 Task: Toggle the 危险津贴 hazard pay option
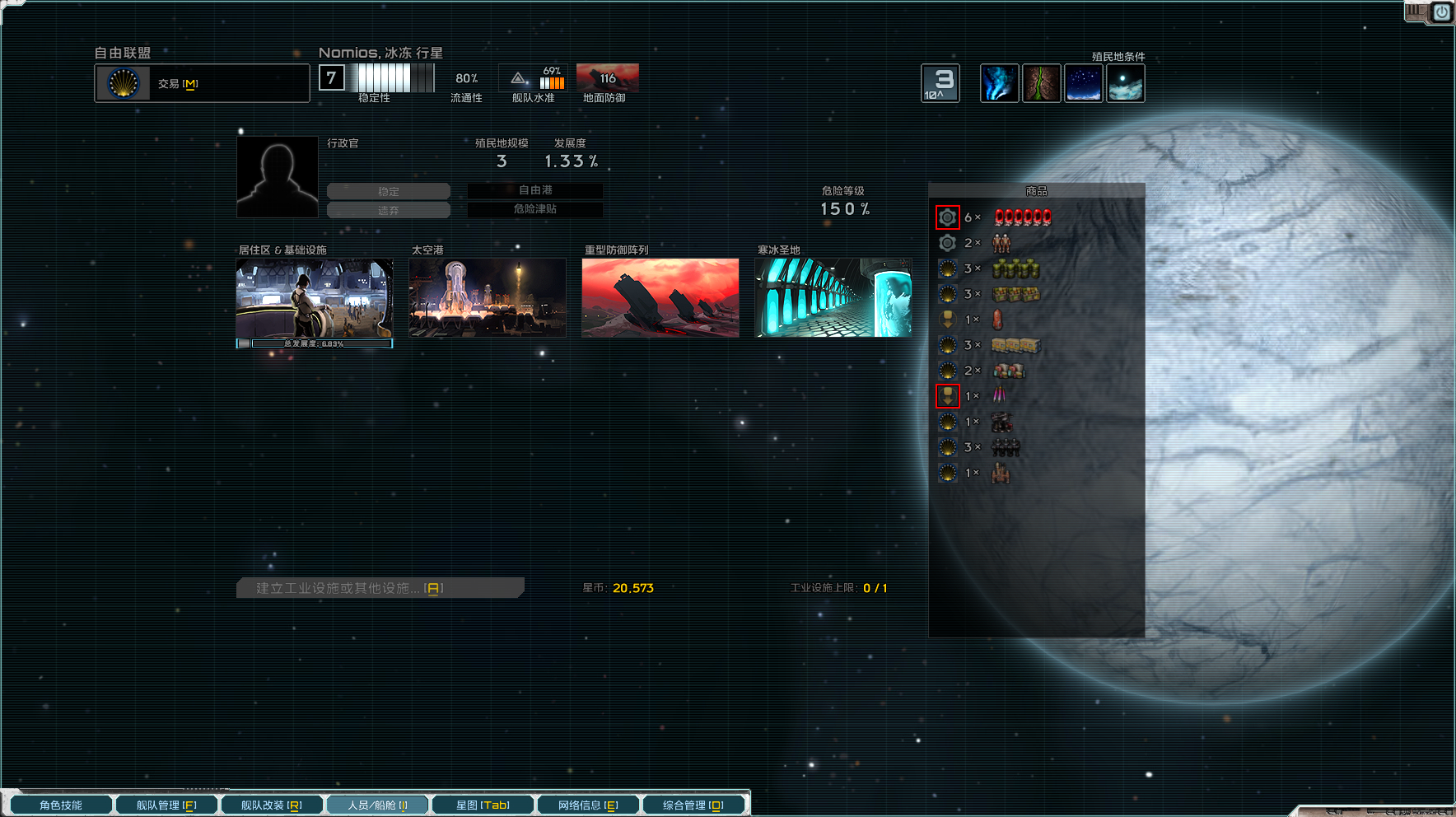click(534, 210)
